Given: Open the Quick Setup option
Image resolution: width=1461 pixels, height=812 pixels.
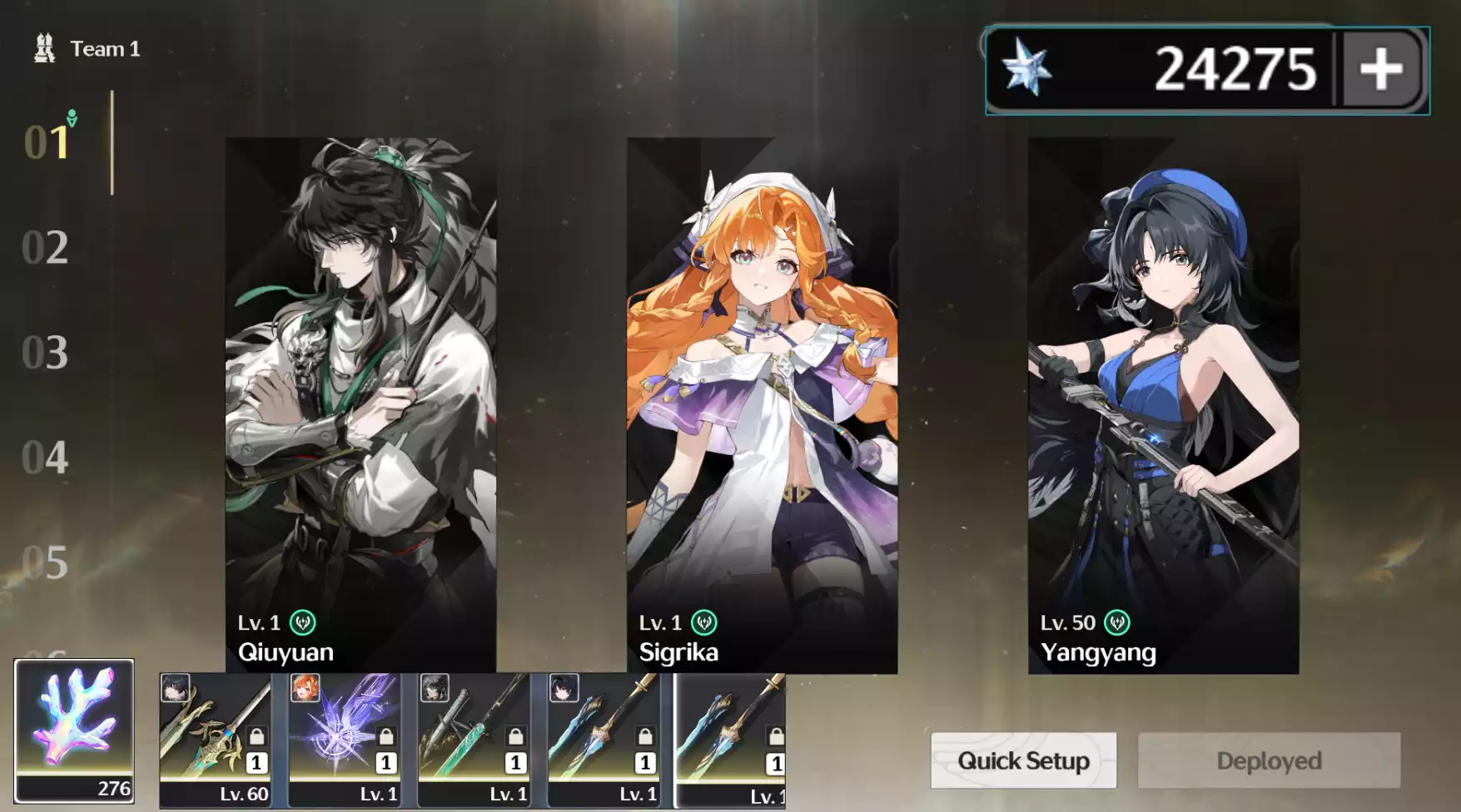Looking at the screenshot, I should pyautogui.click(x=1023, y=760).
